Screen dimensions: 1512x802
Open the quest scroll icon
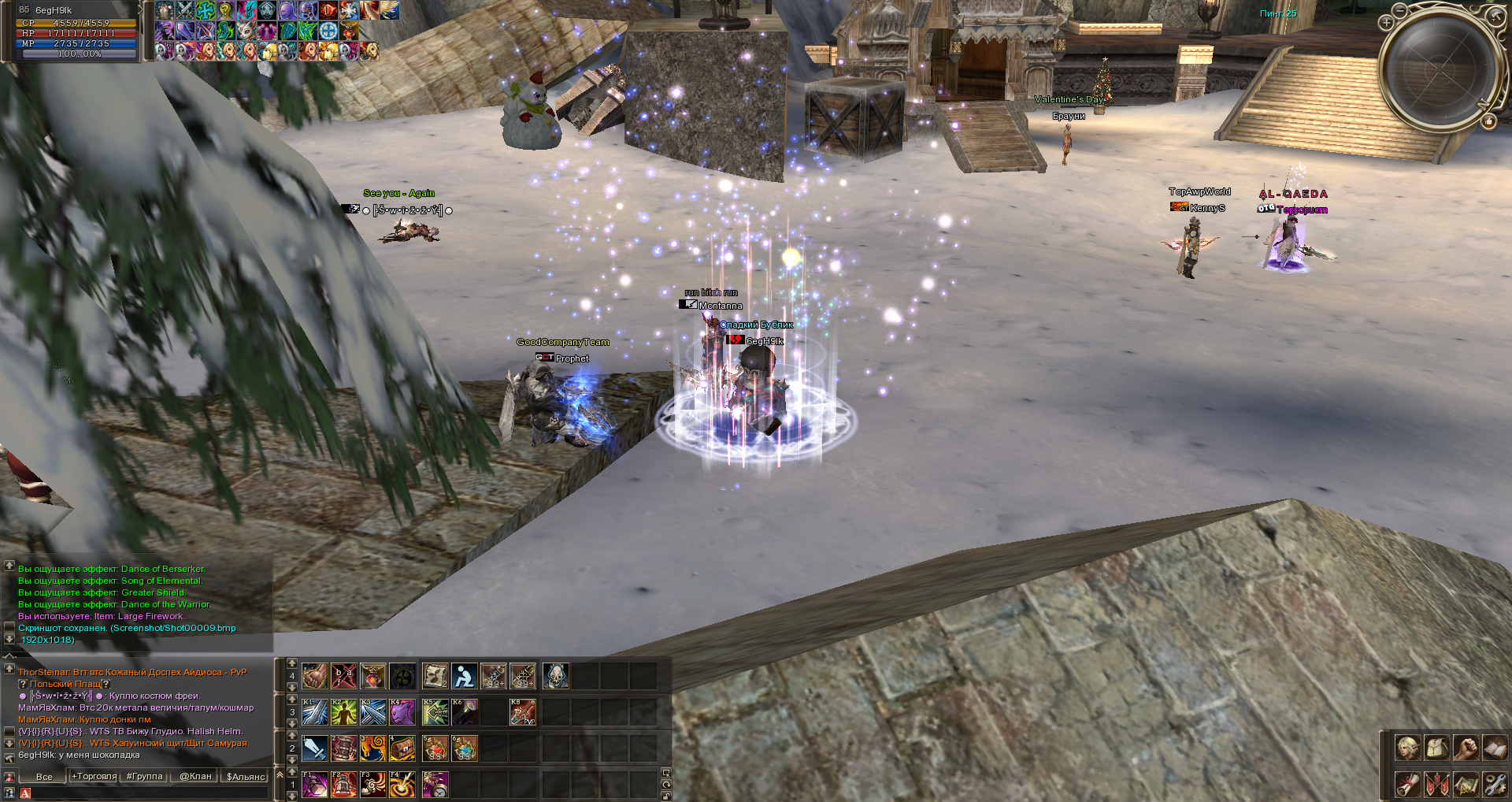pos(1408,785)
